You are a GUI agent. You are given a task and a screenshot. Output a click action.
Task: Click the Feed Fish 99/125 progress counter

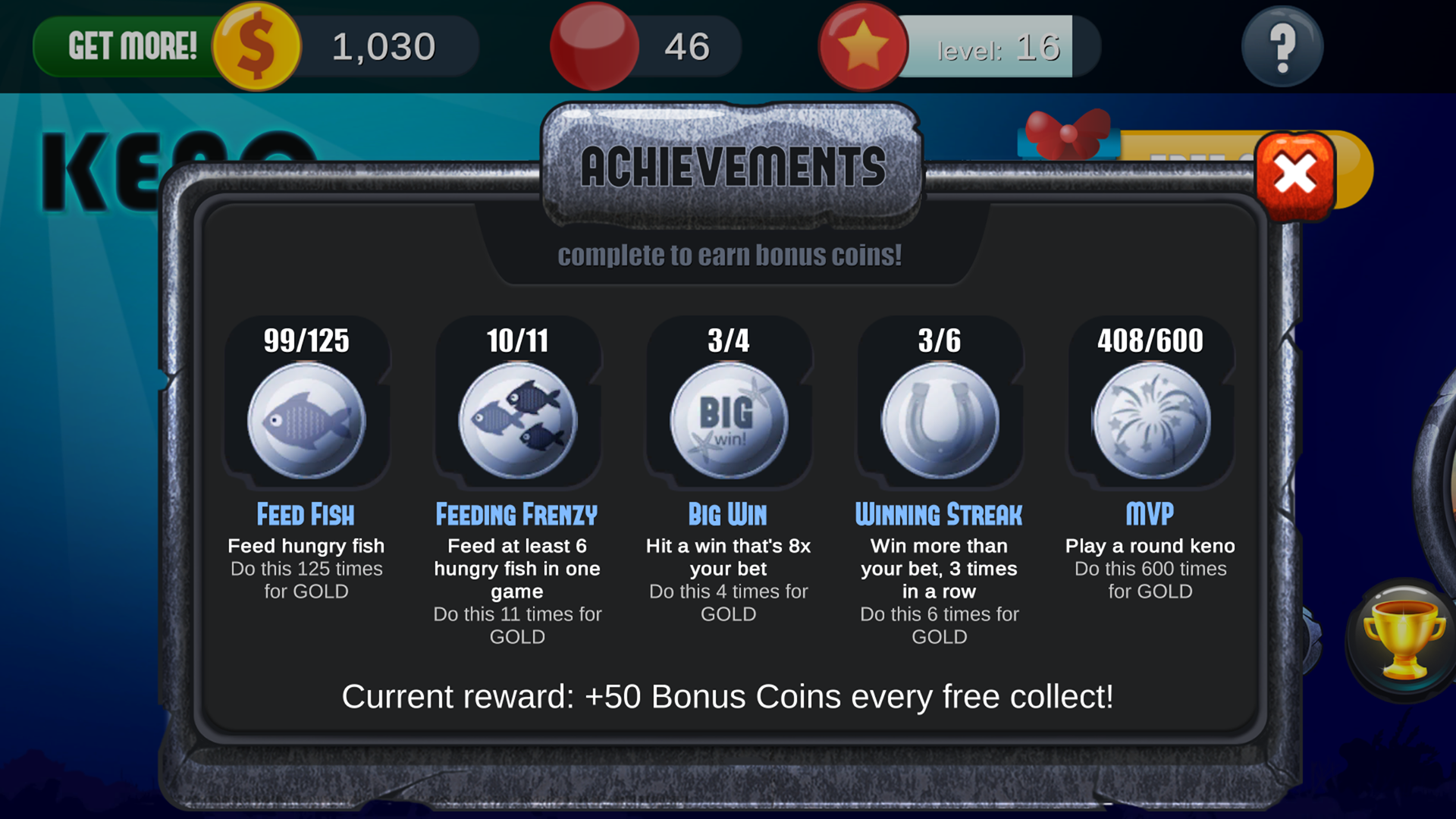click(306, 340)
